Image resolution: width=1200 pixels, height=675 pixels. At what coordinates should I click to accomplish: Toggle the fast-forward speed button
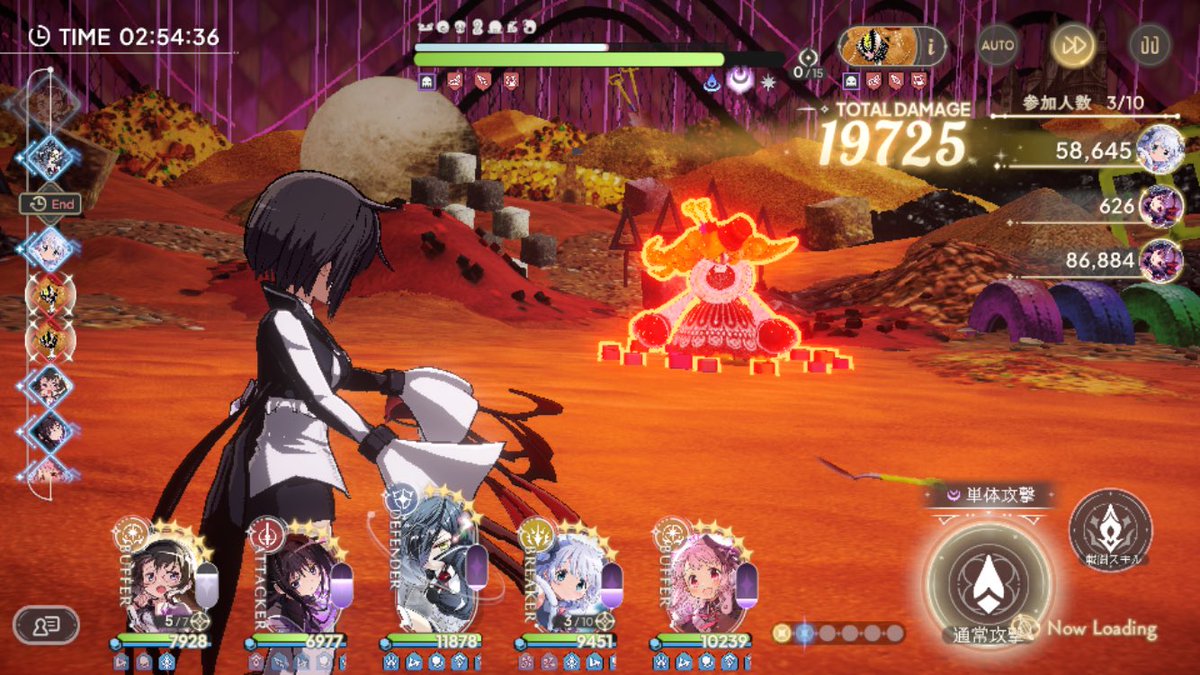tap(1072, 45)
